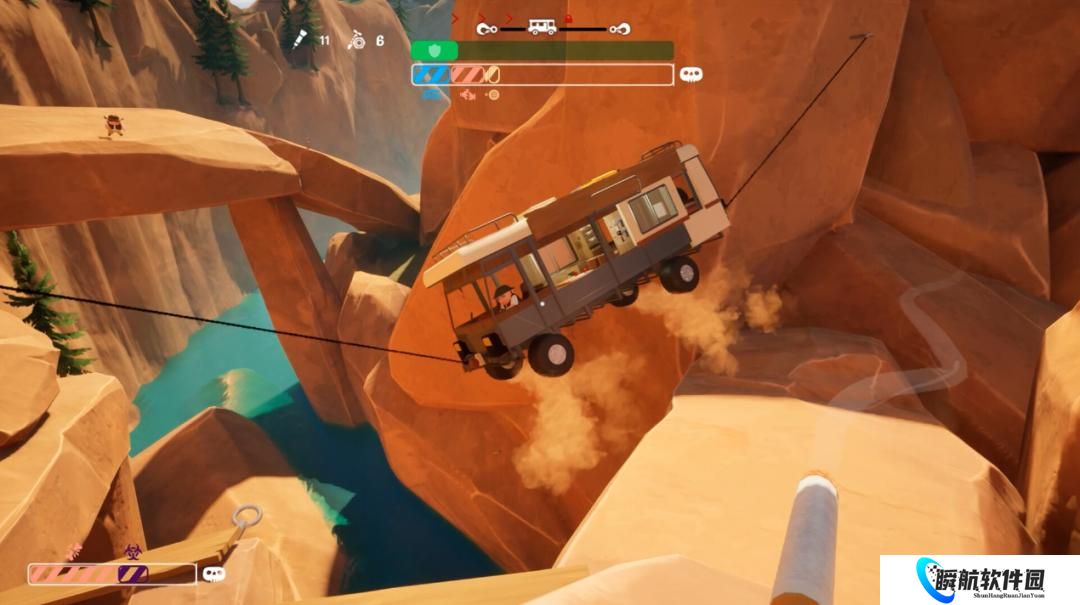Click the RV icon on the tow tracker

[542, 28]
